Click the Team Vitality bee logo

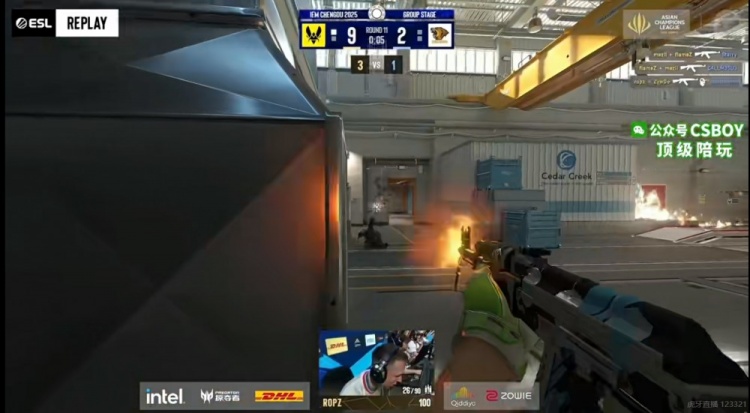314,35
